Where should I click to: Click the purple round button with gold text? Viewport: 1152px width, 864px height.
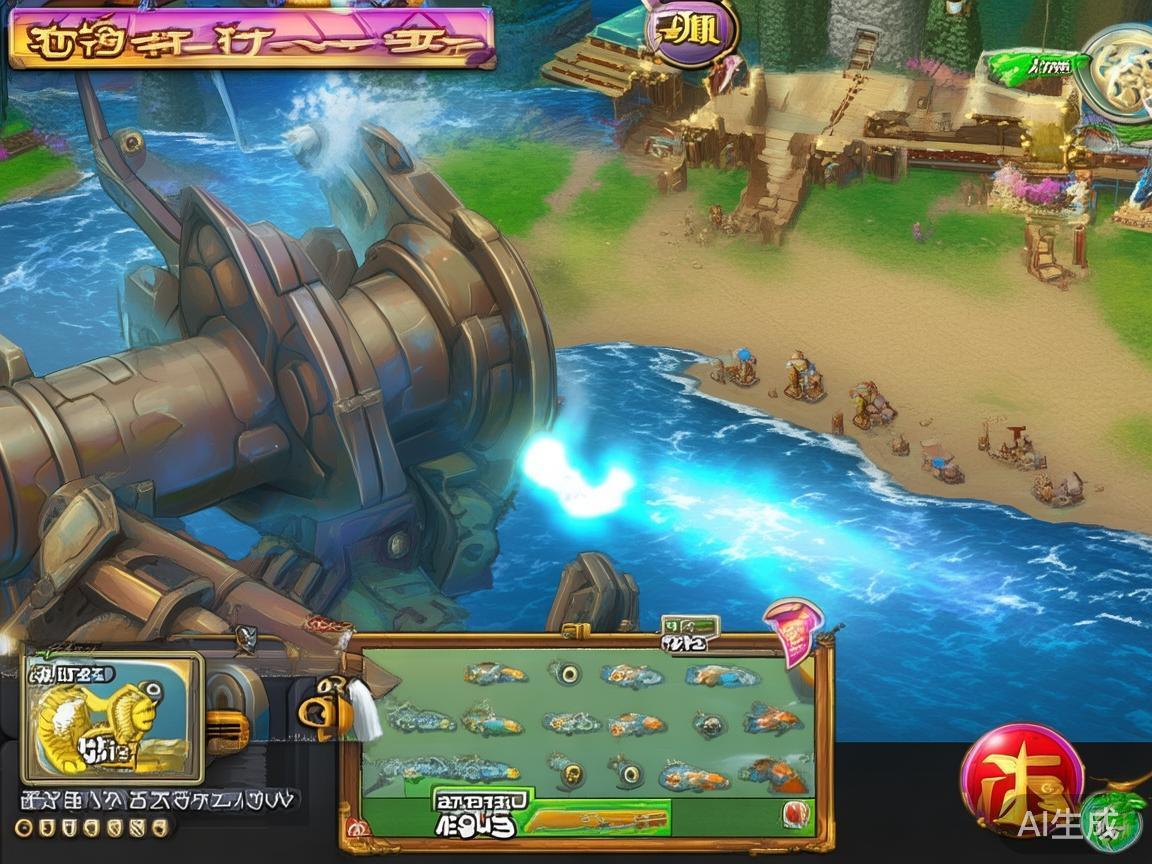[692, 32]
